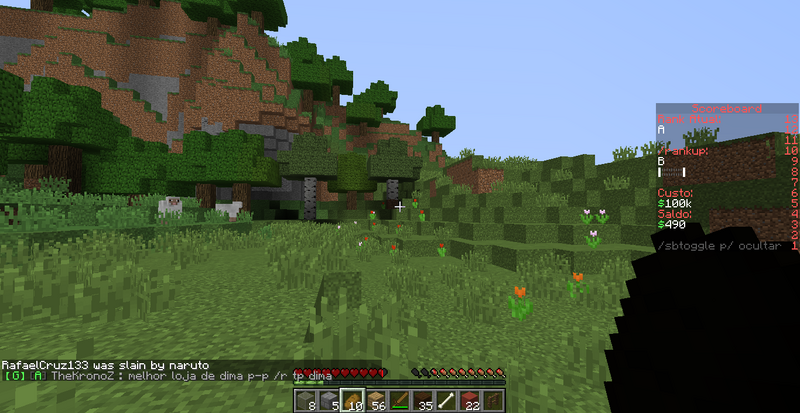Choose the last hotbar slot with the ladder
This screenshot has height=413, width=800.
coord(494,400)
